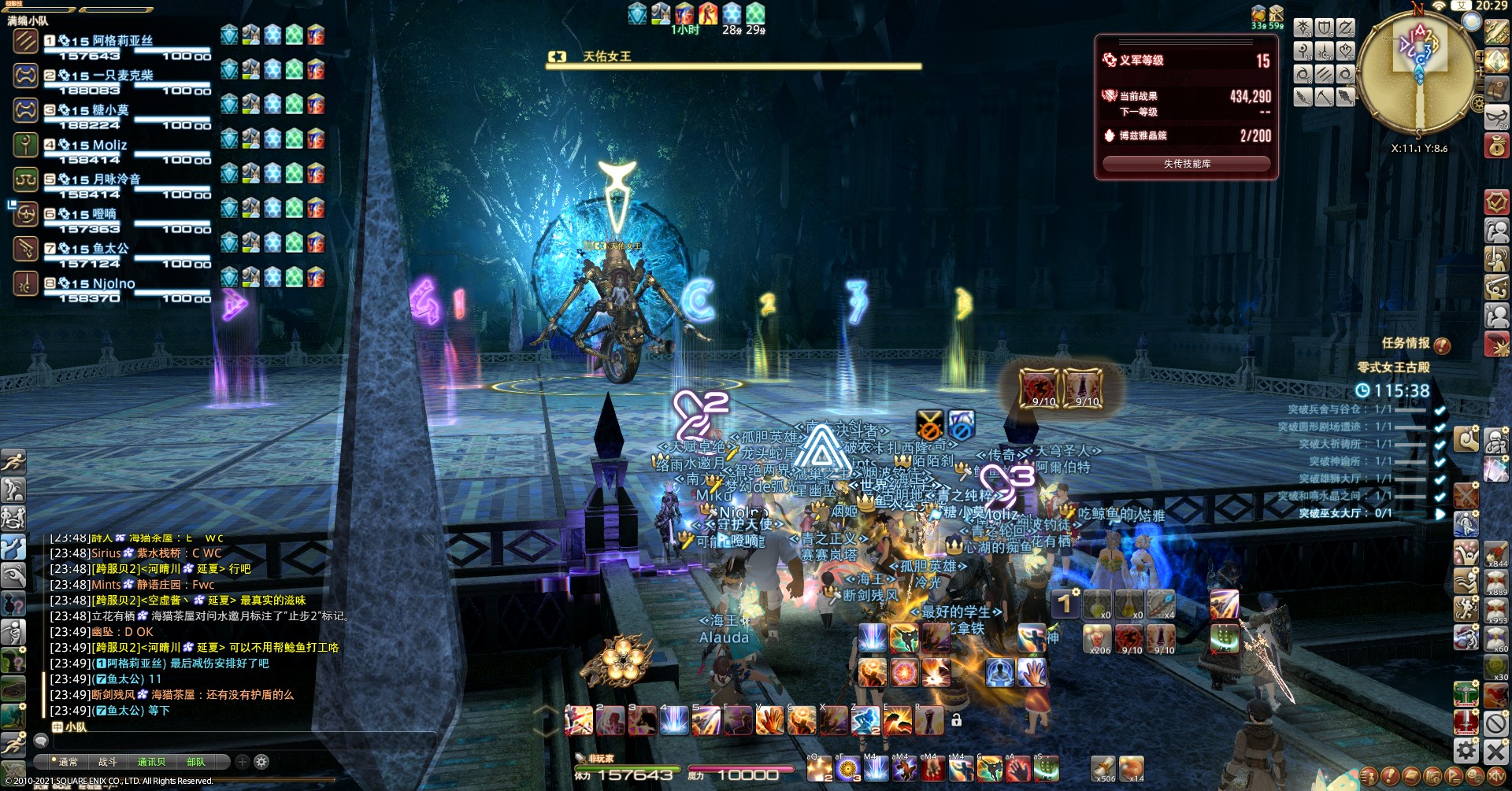
Task: Open the 失传技能库 lost actions holster
Action: tap(1186, 164)
